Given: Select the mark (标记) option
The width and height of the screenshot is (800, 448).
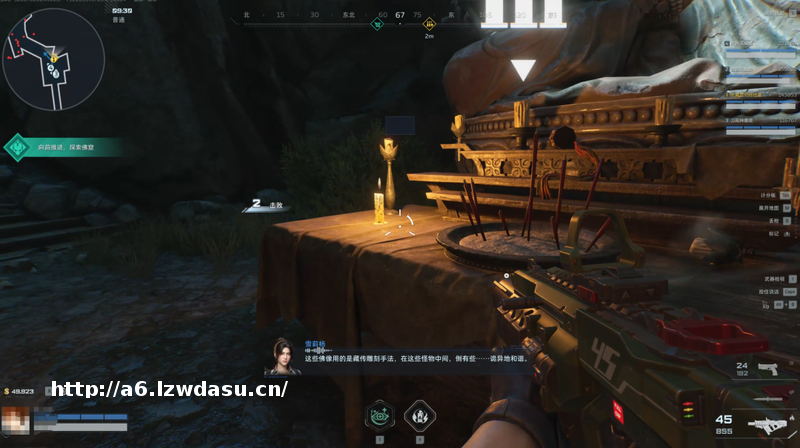Looking at the screenshot, I should (x=775, y=233).
